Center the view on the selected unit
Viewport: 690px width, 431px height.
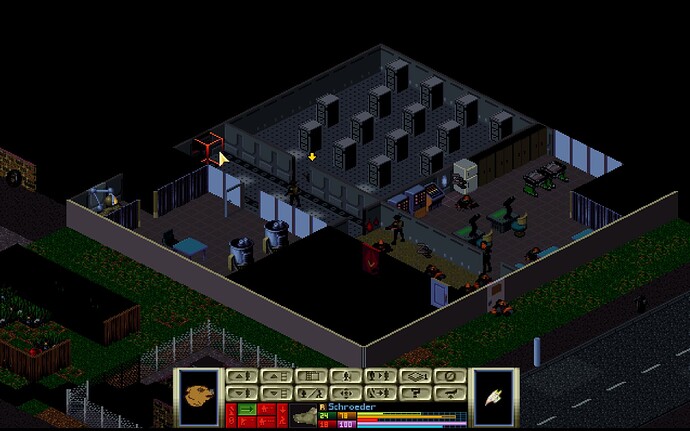[x=345, y=392]
